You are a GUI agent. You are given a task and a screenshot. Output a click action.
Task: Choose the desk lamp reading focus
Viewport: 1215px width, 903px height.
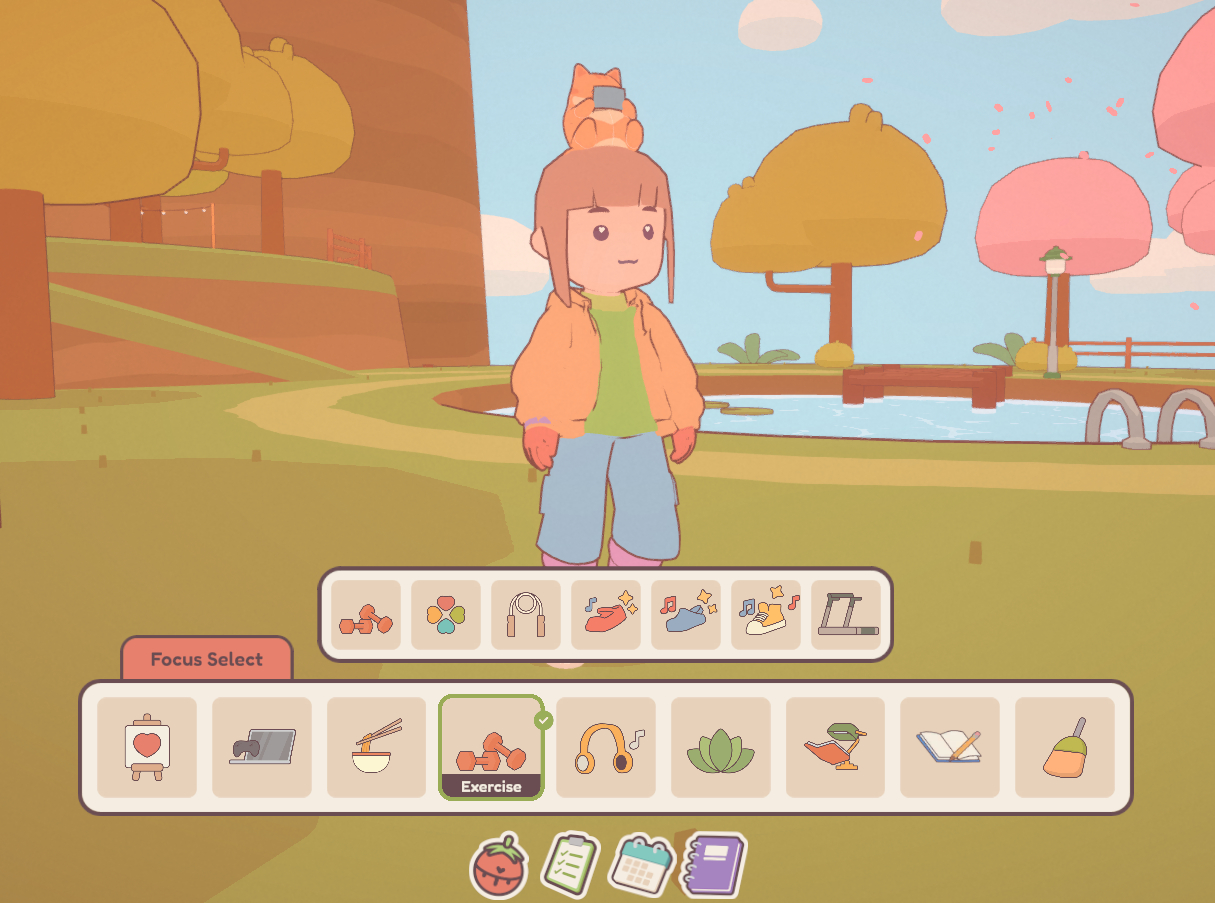pyautogui.click(x=836, y=747)
